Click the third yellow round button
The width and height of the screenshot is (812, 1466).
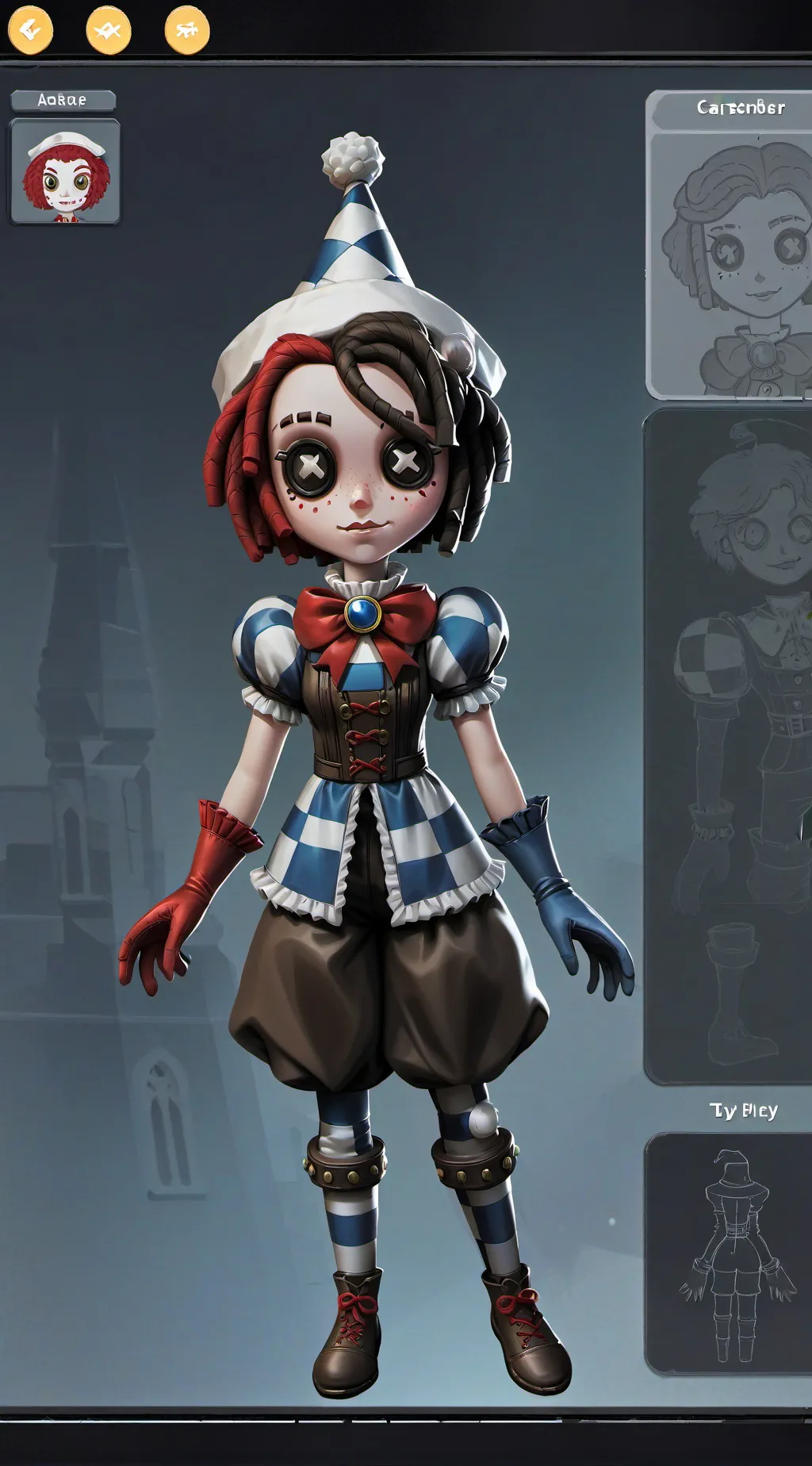pos(187,30)
